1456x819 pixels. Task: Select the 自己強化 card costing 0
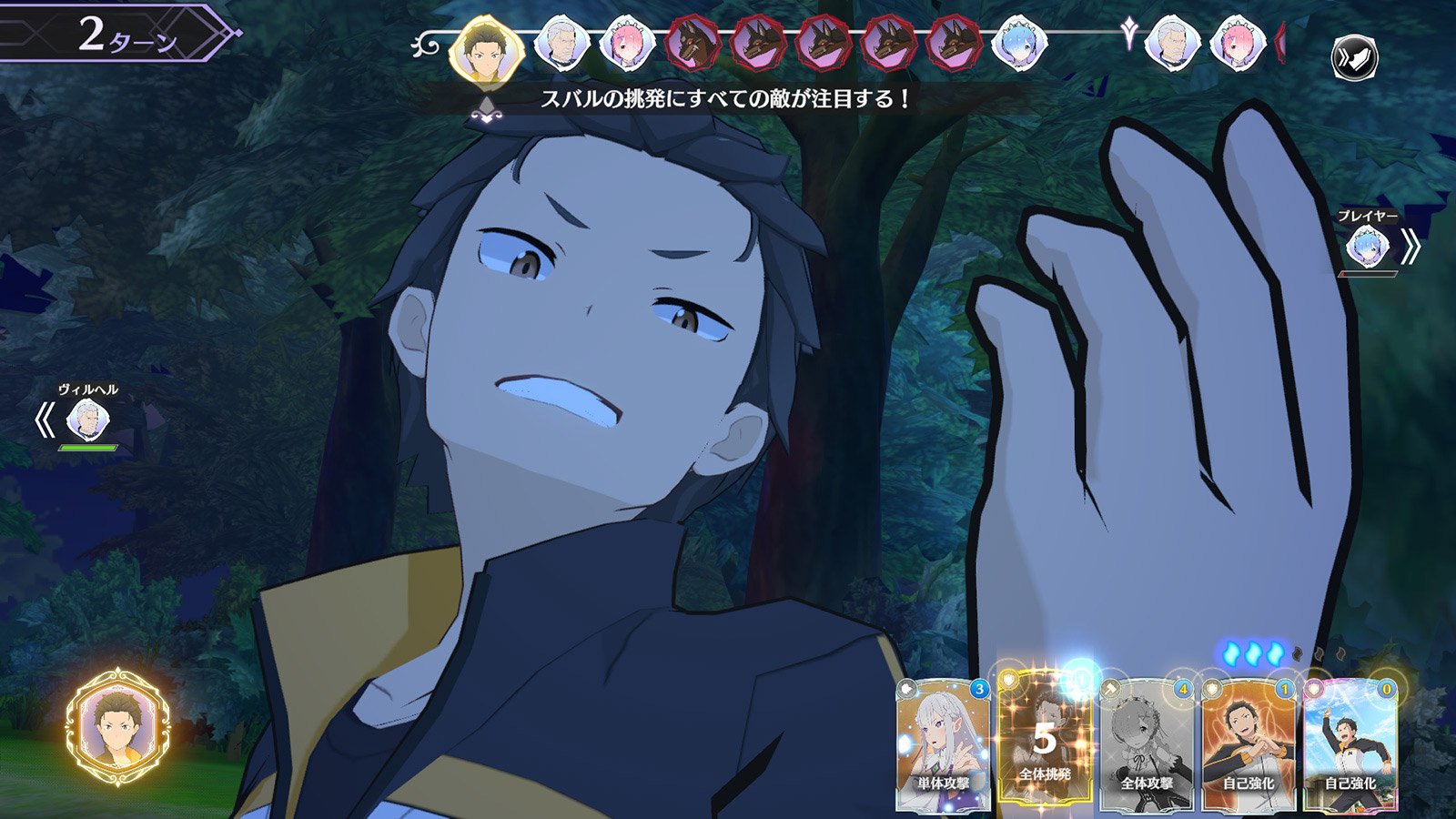(1350, 744)
